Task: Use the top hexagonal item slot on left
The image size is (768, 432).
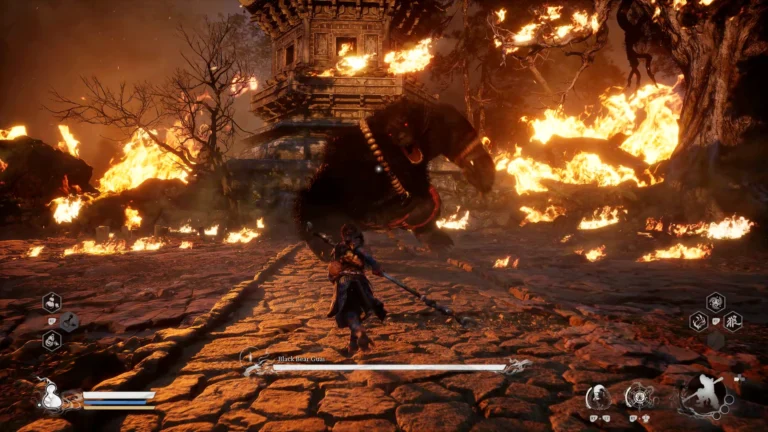Action: click(x=51, y=302)
